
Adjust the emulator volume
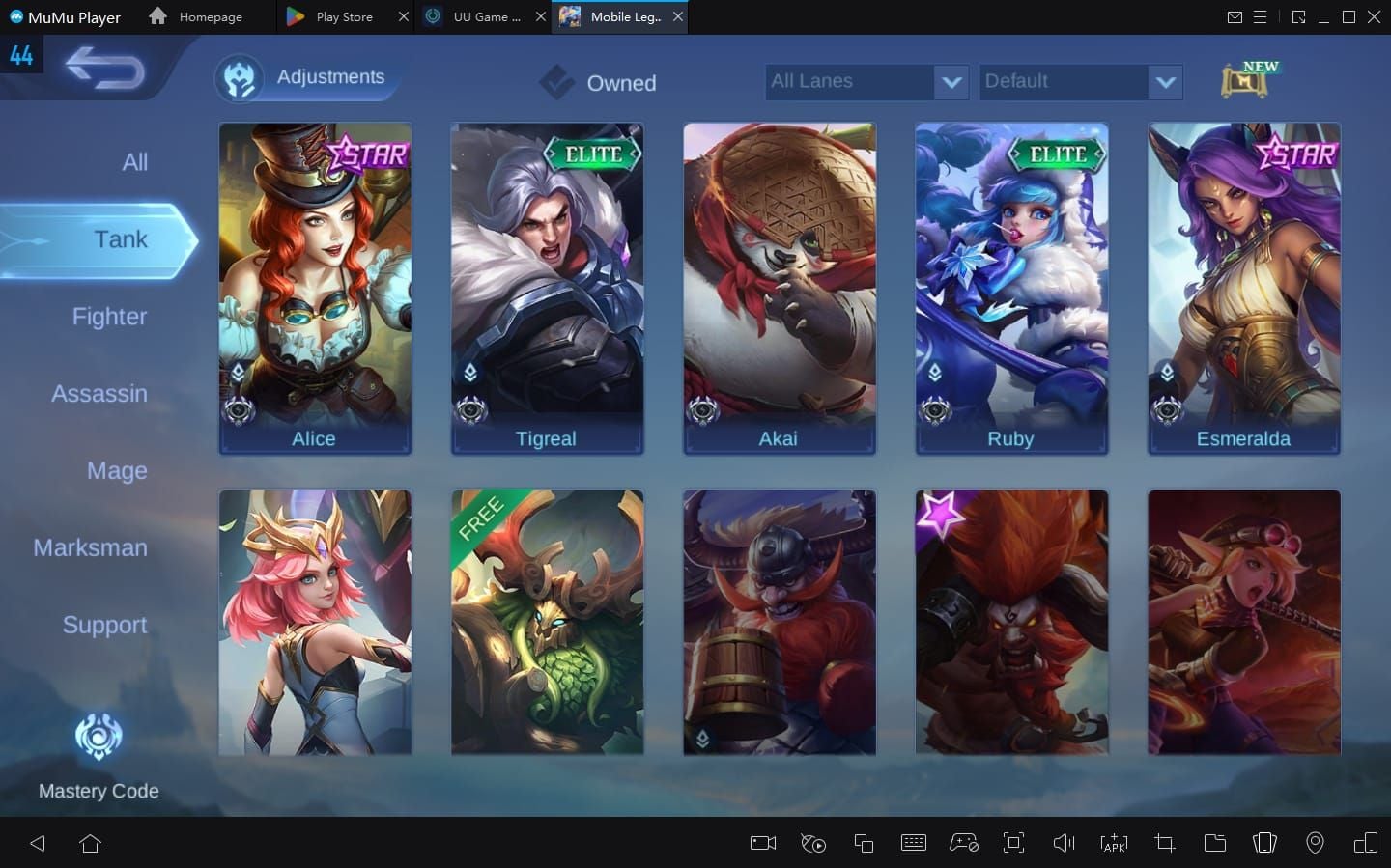tap(1064, 843)
